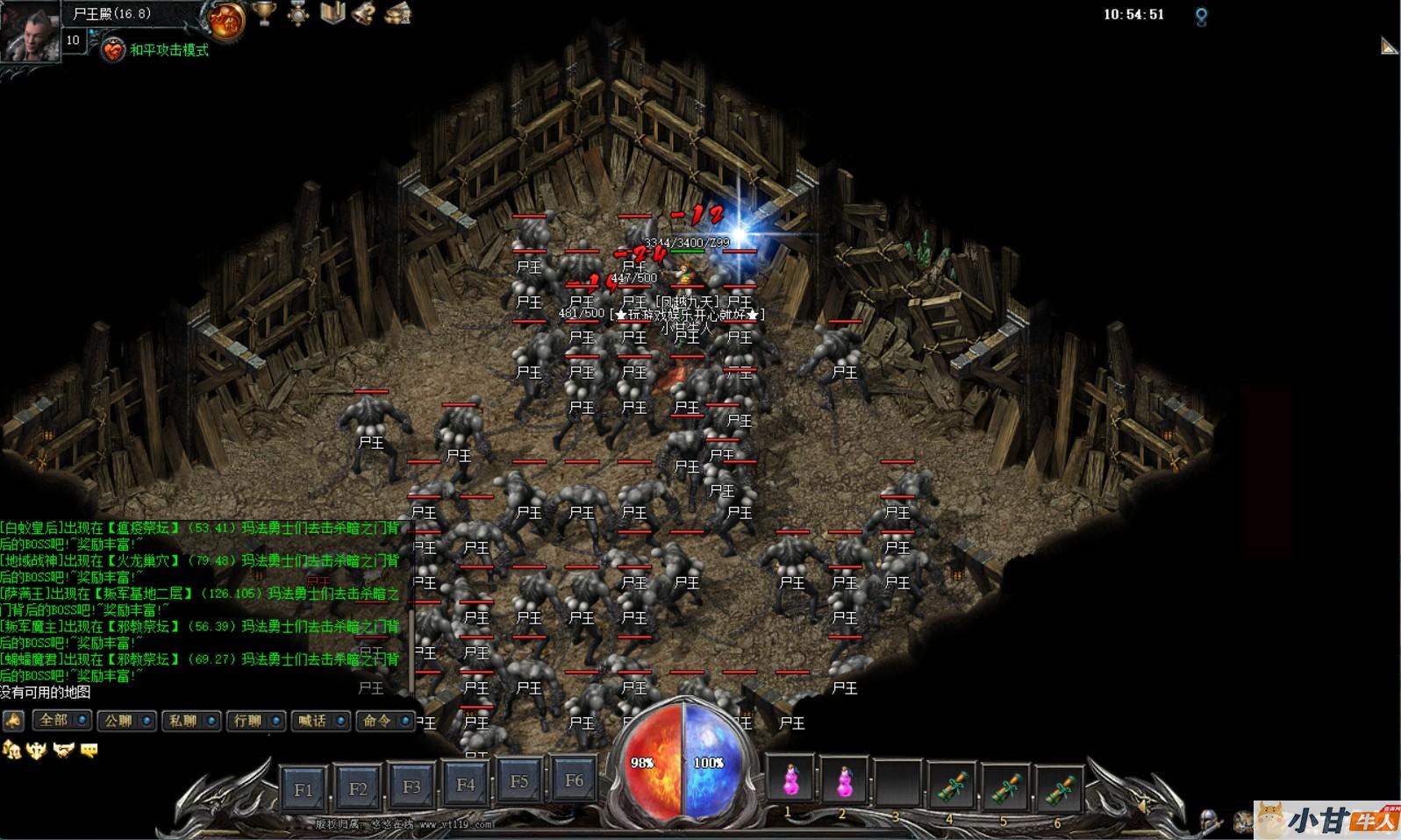Open the trophy rankings icon
Screen dimensions: 1401x840
[264, 13]
